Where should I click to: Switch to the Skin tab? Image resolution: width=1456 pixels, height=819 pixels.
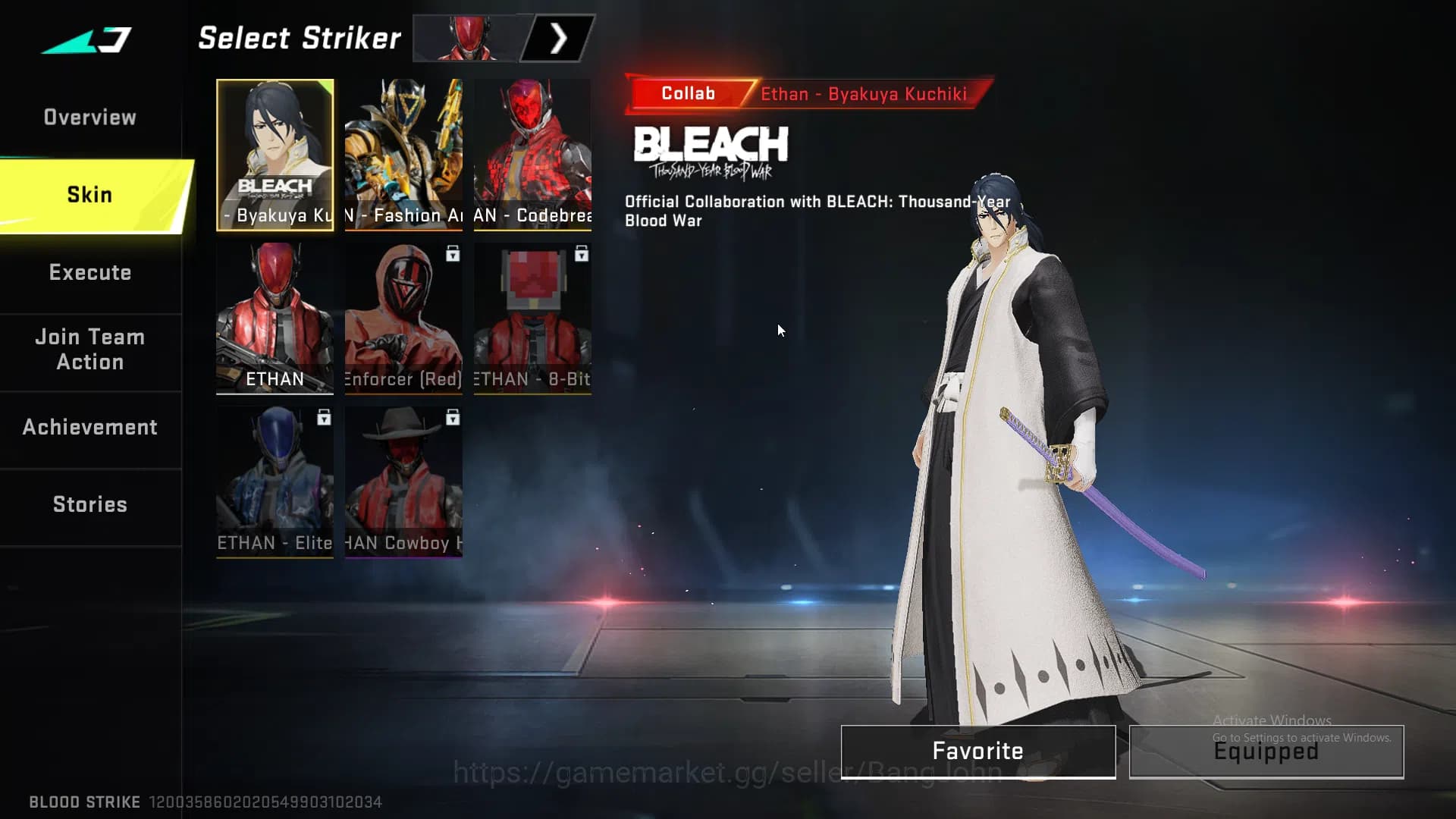(90, 195)
